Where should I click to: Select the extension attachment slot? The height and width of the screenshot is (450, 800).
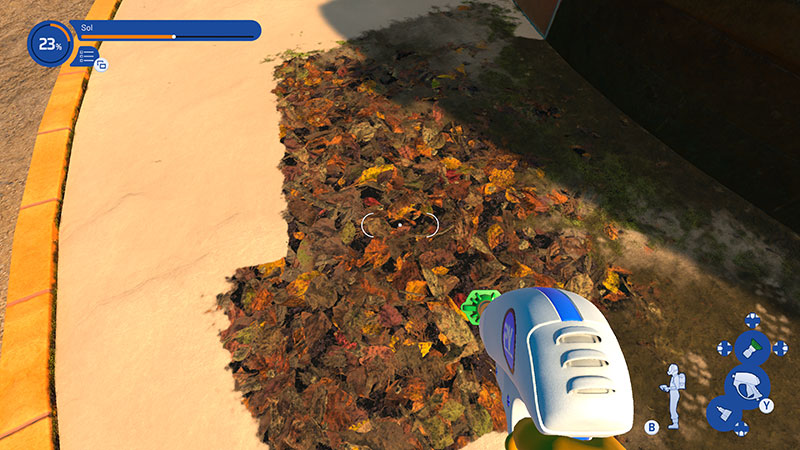723,412
